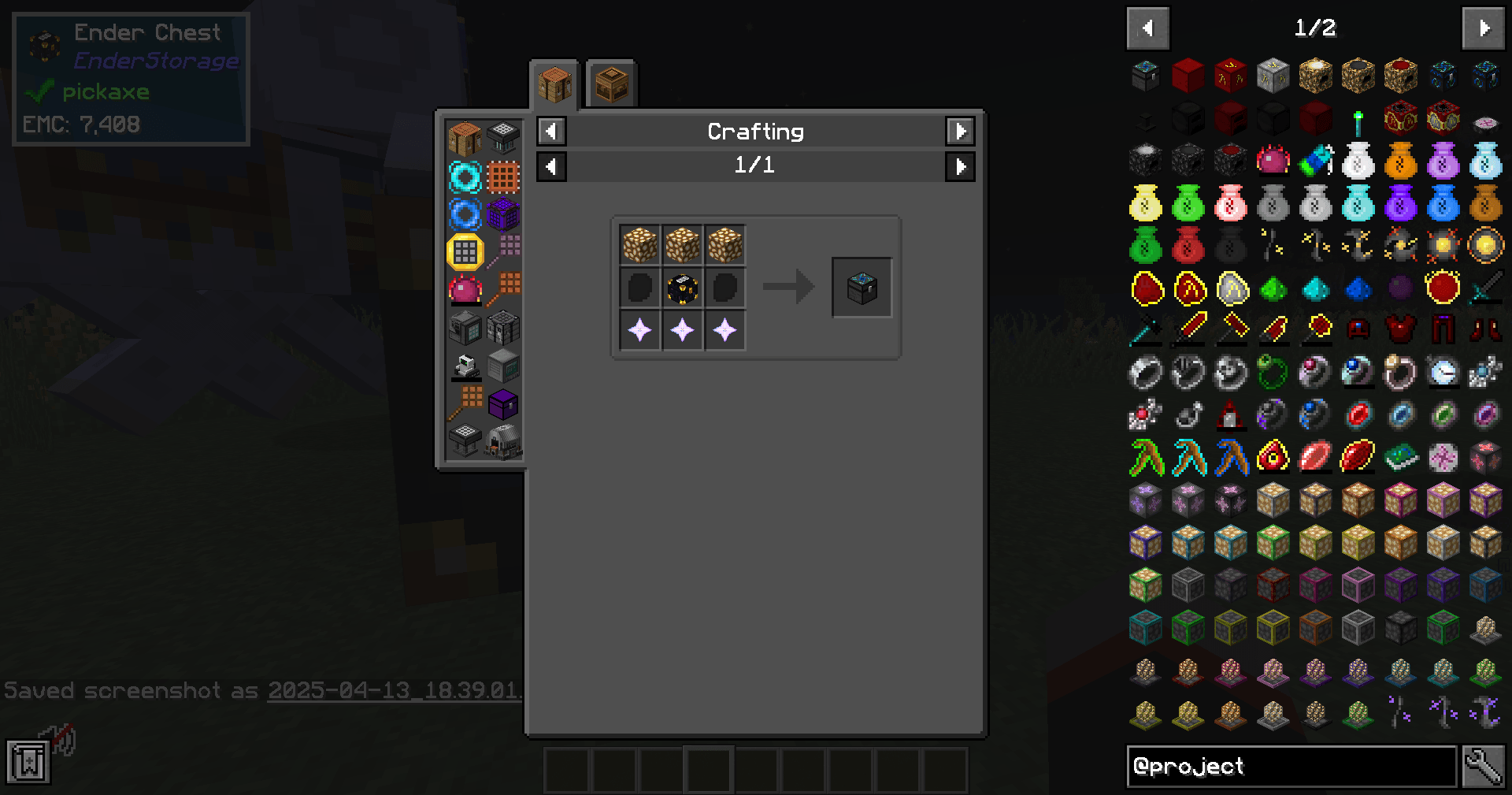Screen dimensions: 1512x795
Task: Click the left arrow beside the 1/1 indicator
Action: coord(551,166)
